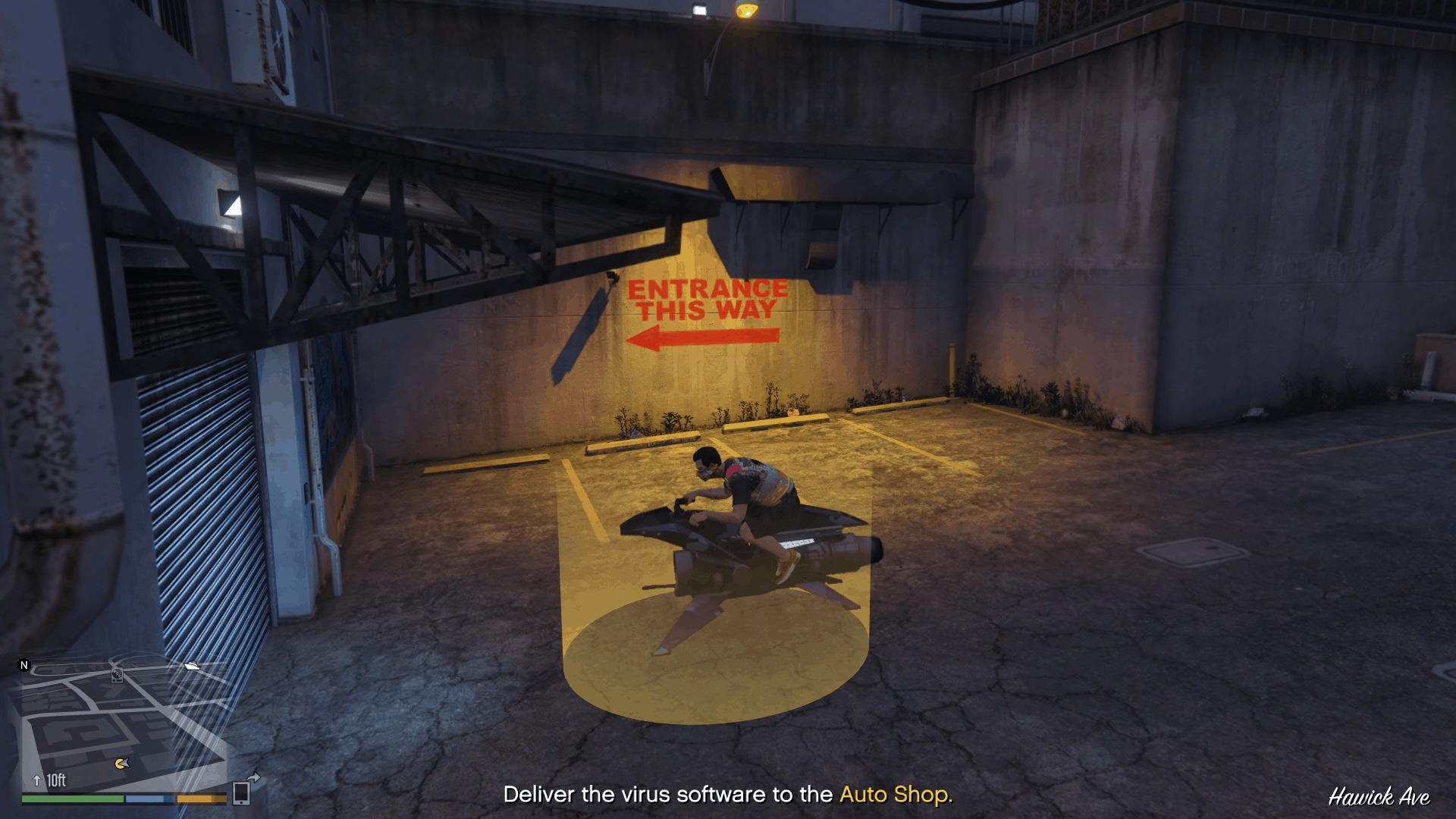Click the phone icon beside the minimap
This screenshot has height=819, width=1456.
click(x=242, y=792)
